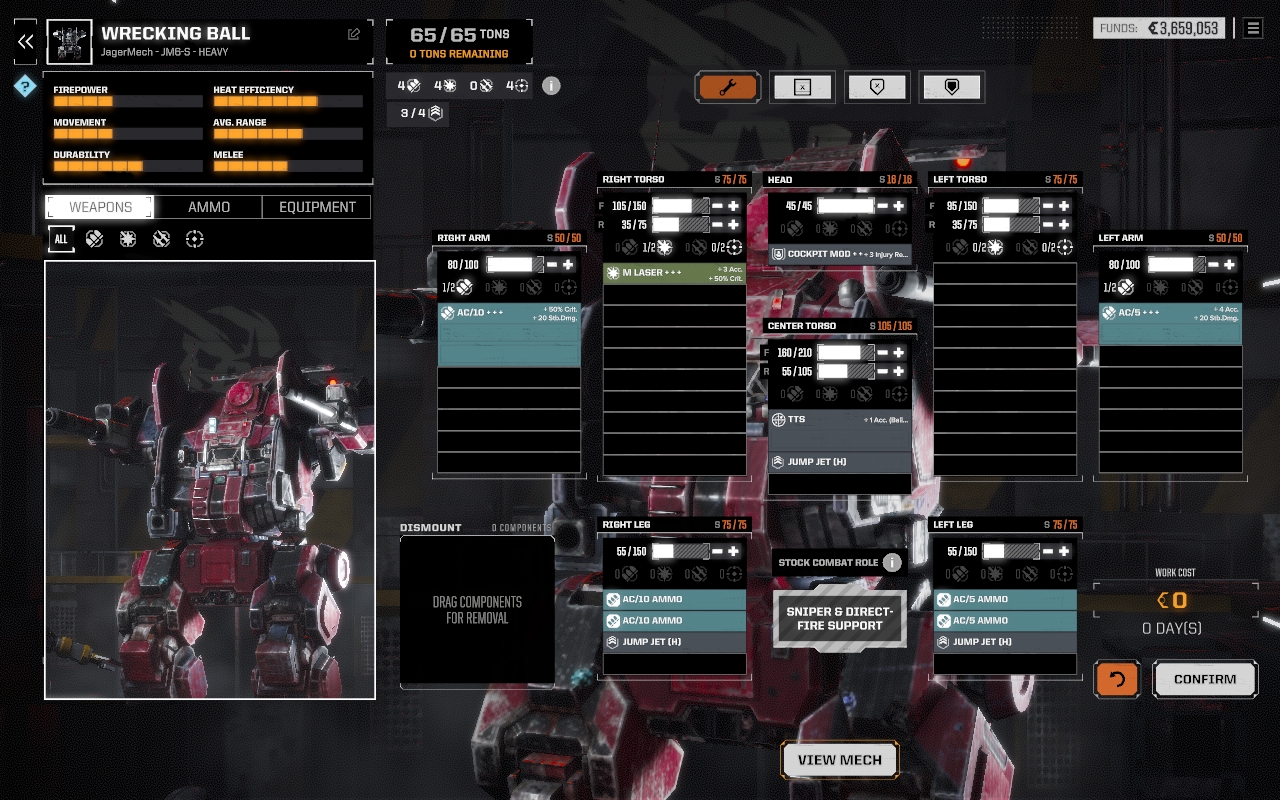
Task: Select the orange wrench loadout mode
Action: click(x=728, y=87)
